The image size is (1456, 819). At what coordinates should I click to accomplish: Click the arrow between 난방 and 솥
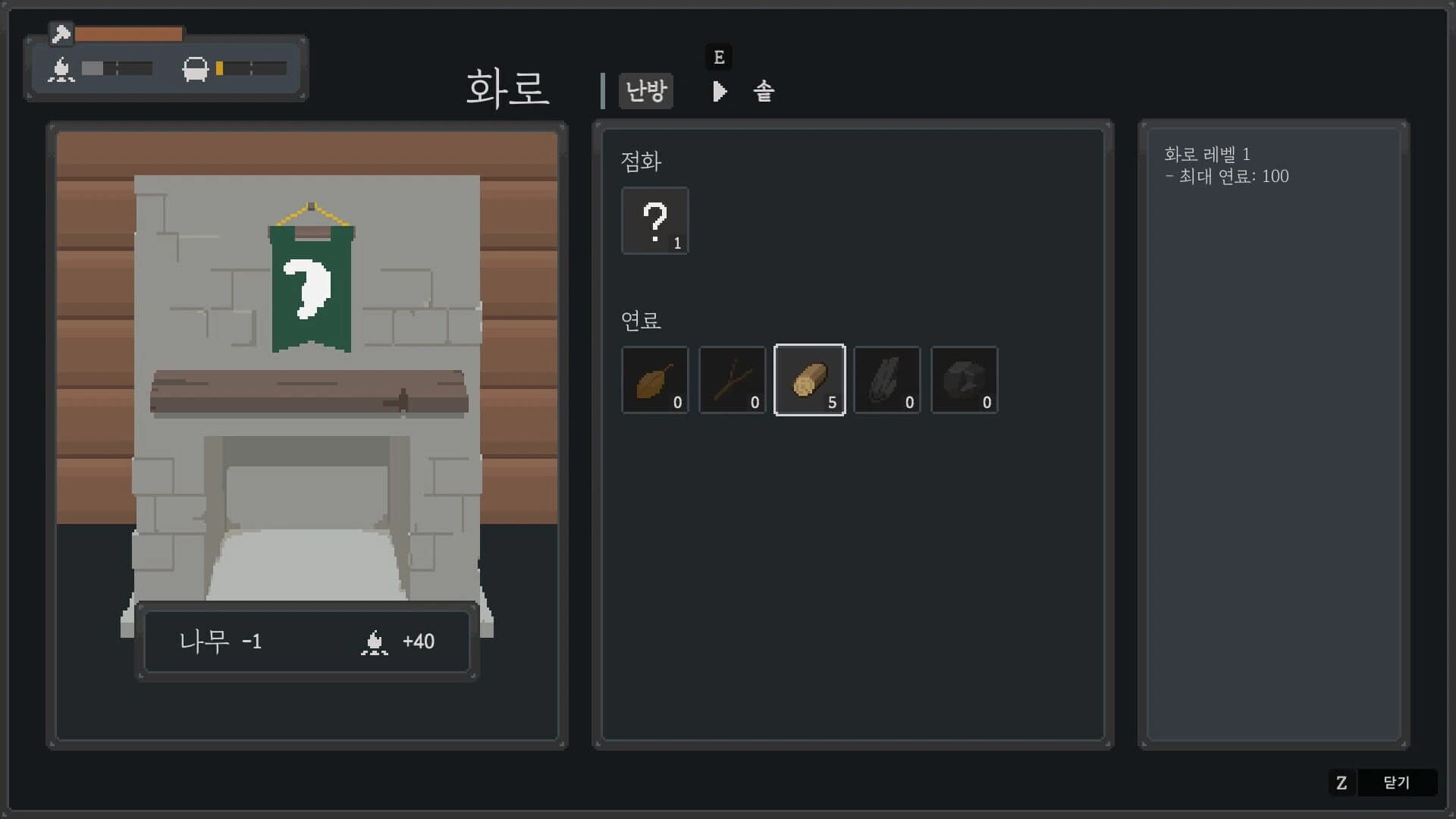tap(719, 91)
